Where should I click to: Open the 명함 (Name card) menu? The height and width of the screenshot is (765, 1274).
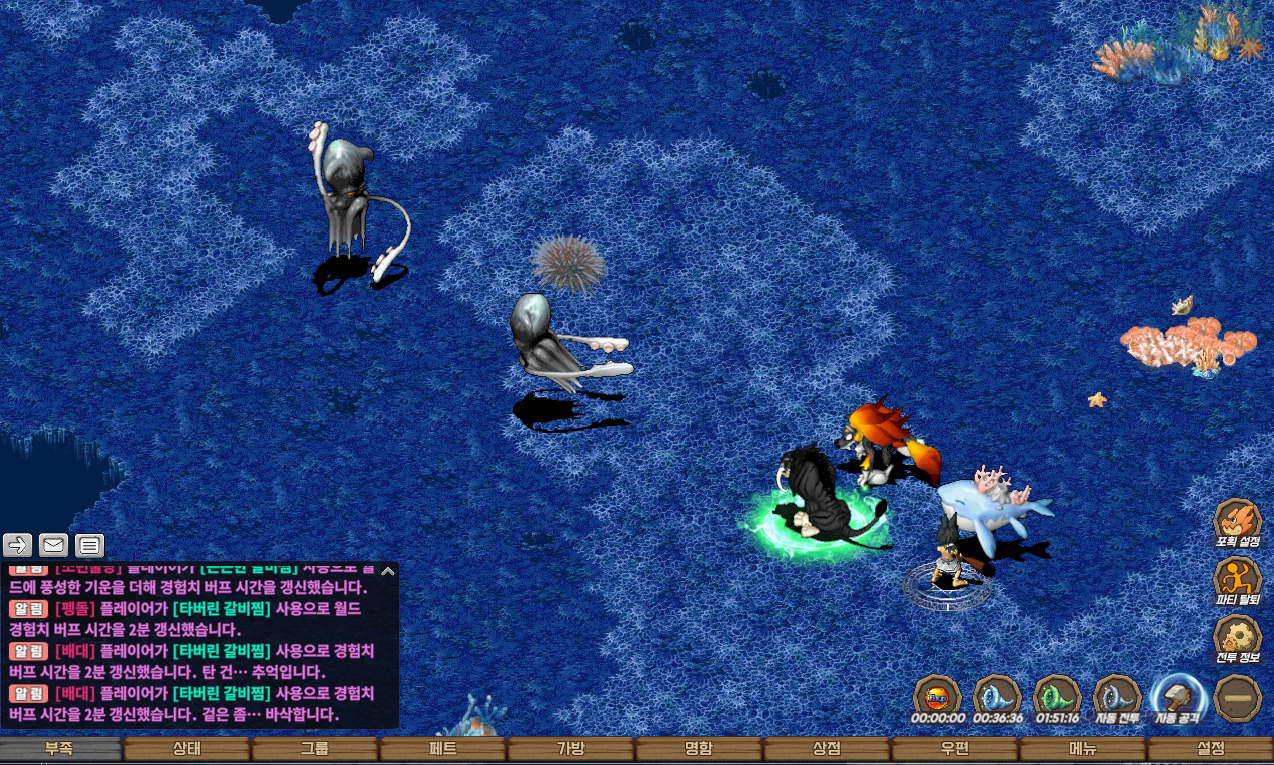pyautogui.click(x=699, y=748)
